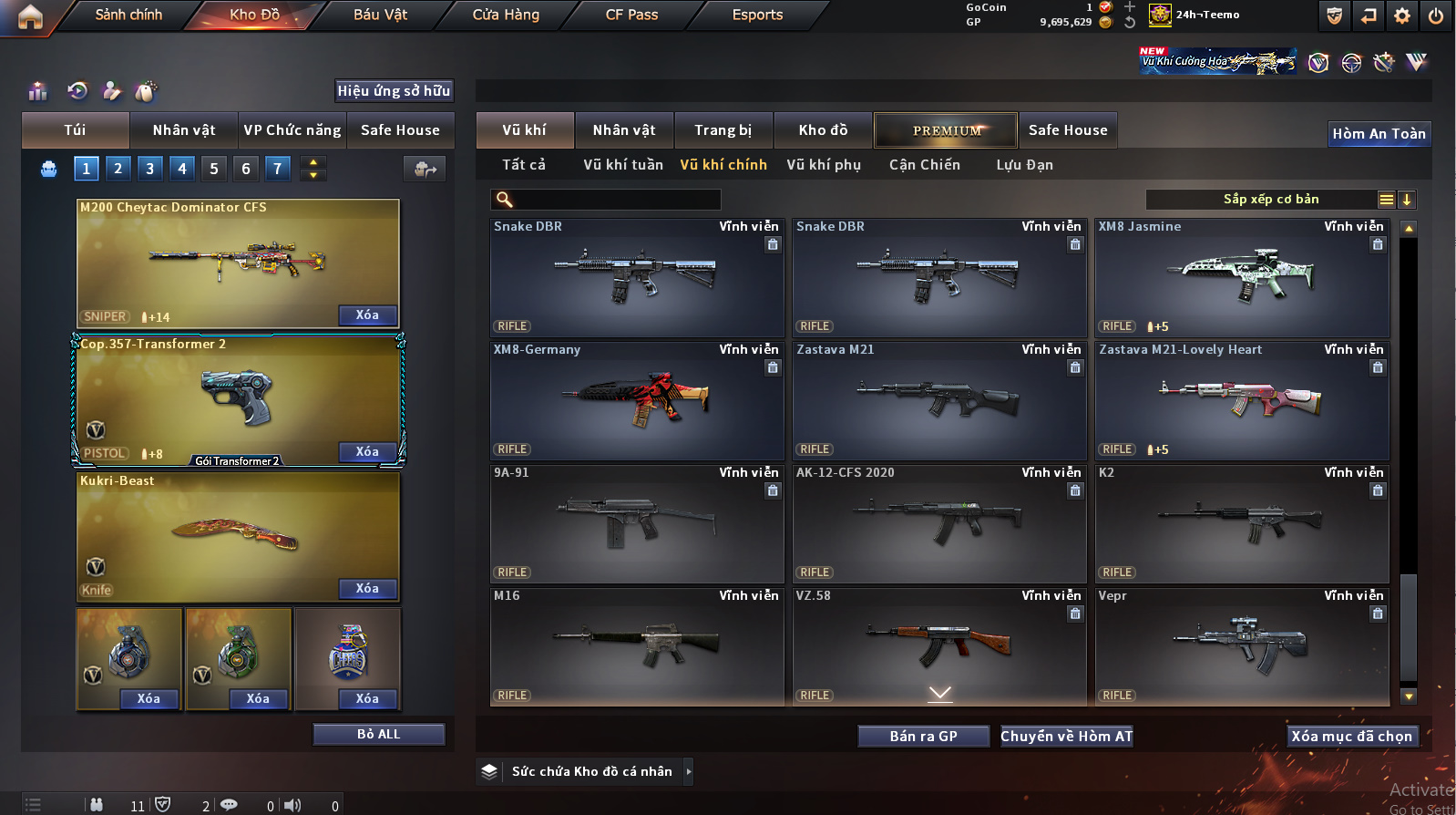Switch to the Esports section
This screenshot has width=1456, height=815.
pyautogui.click(x=757, y=15)
